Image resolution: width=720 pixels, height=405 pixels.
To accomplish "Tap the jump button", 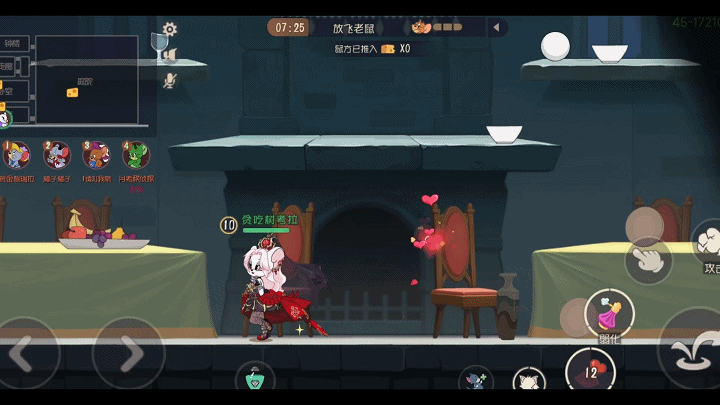I will click(x=694, y=350).
